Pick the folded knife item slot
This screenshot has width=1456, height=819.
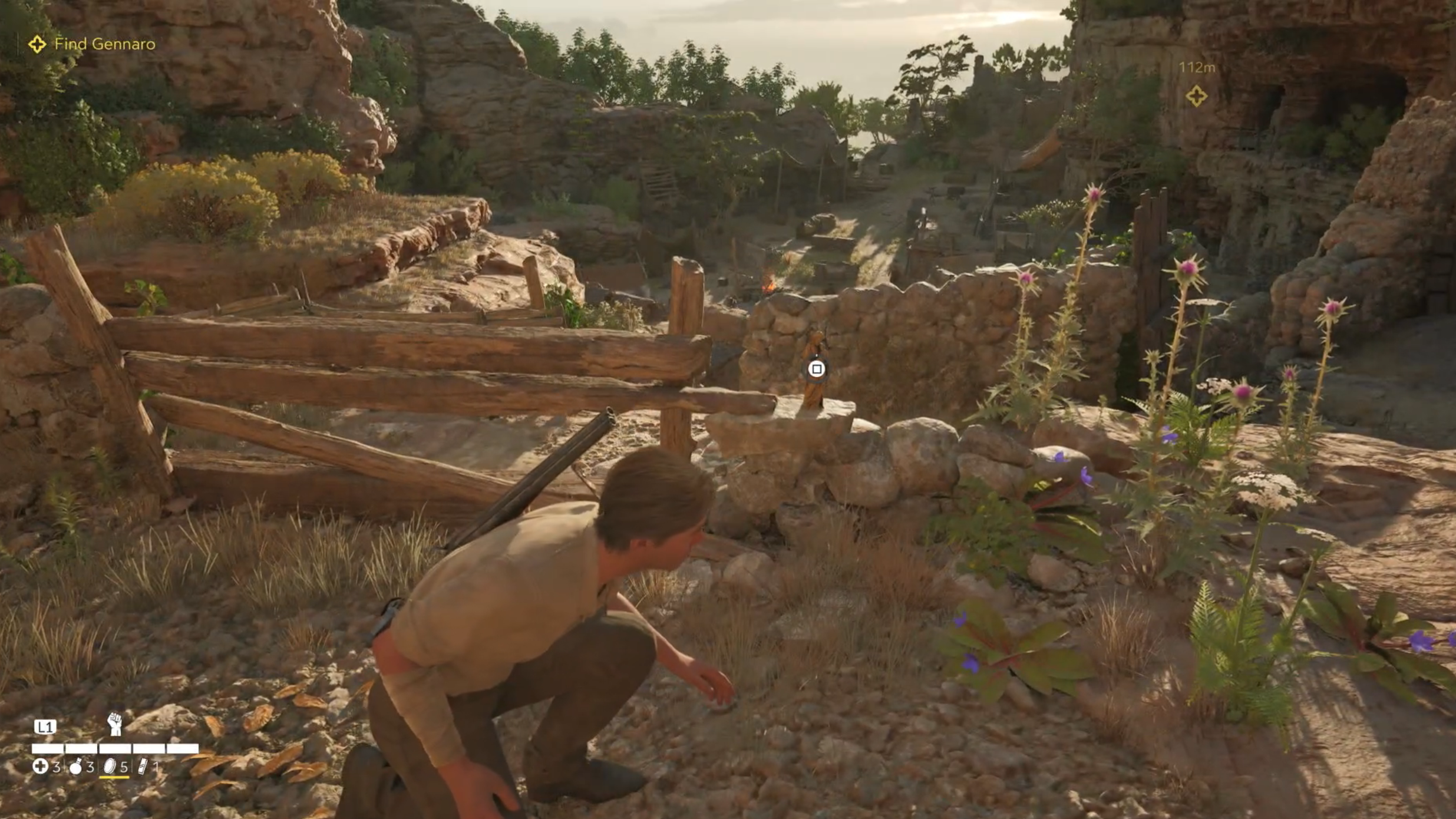(x=143, y=766)
